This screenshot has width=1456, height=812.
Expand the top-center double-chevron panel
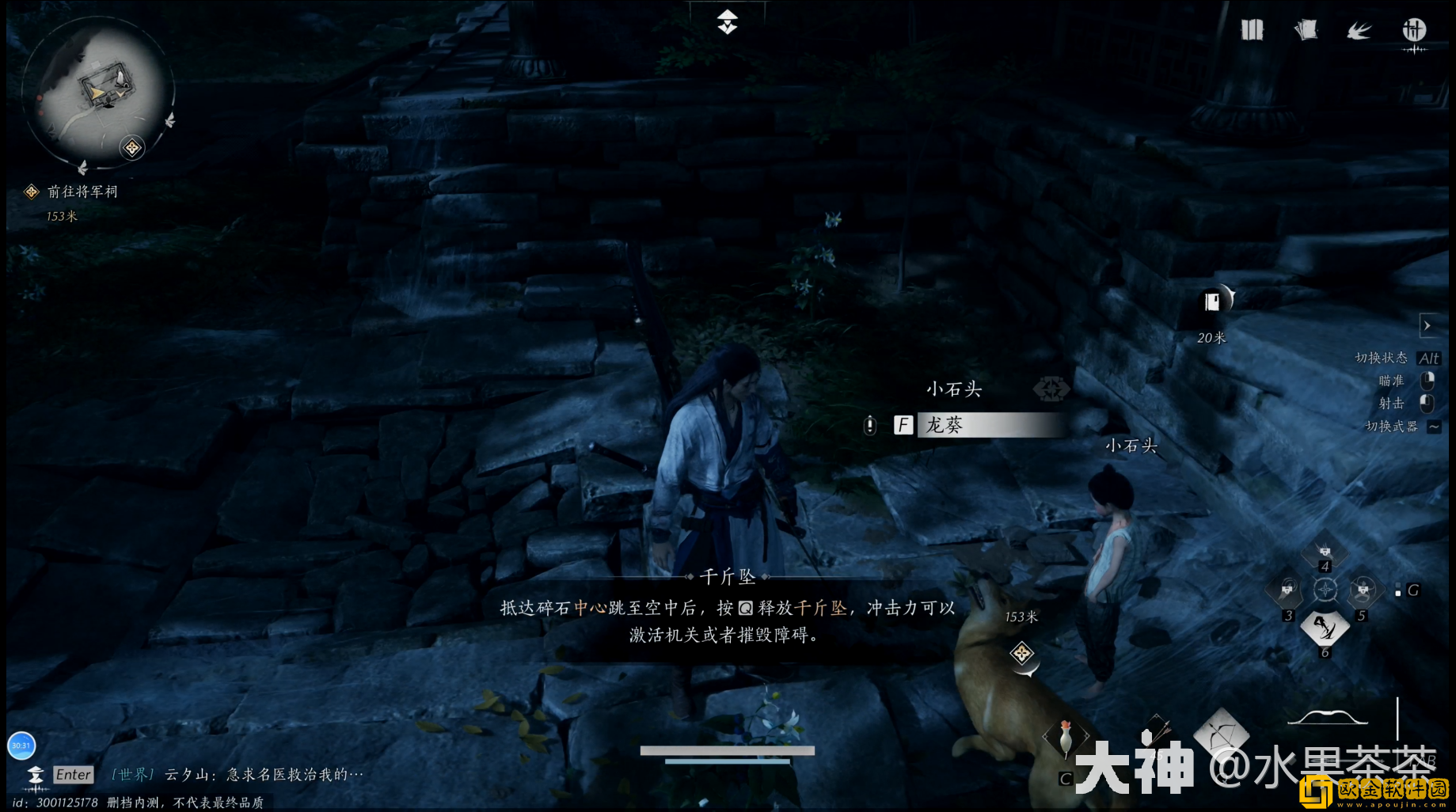coord(726,21)
